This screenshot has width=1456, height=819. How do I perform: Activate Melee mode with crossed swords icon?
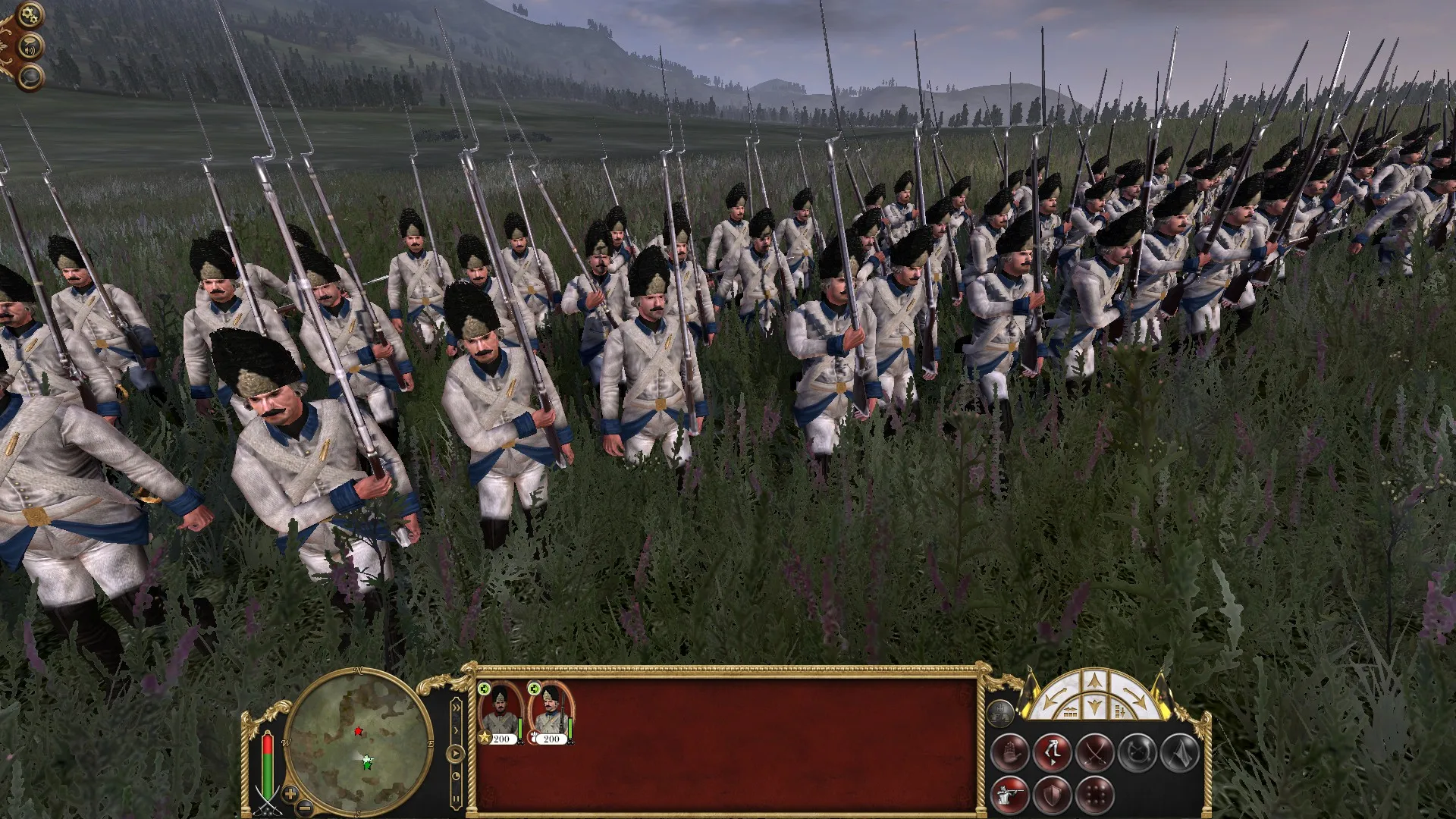point(1096,752)
